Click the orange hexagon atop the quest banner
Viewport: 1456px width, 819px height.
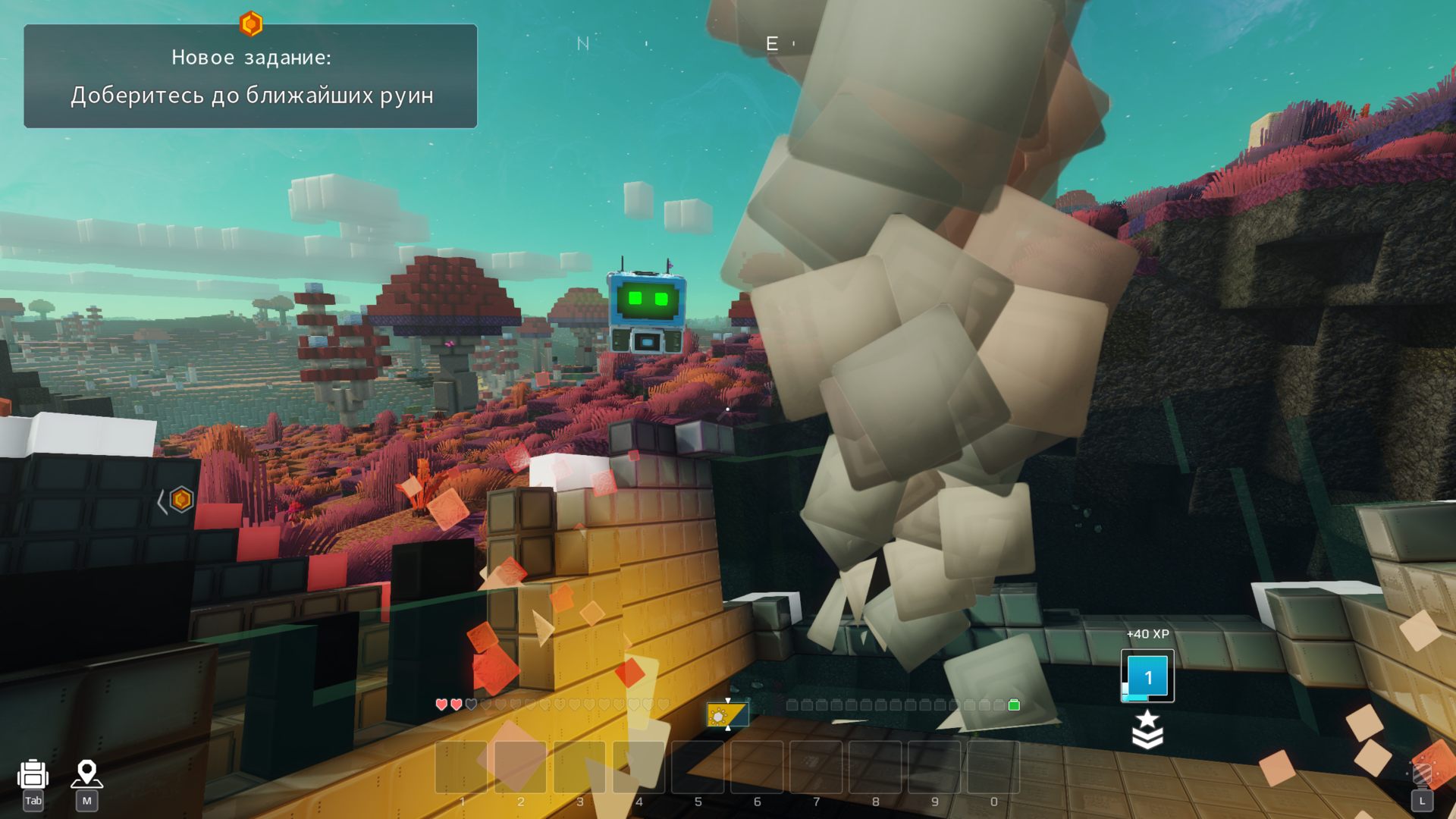pos(251,24)
